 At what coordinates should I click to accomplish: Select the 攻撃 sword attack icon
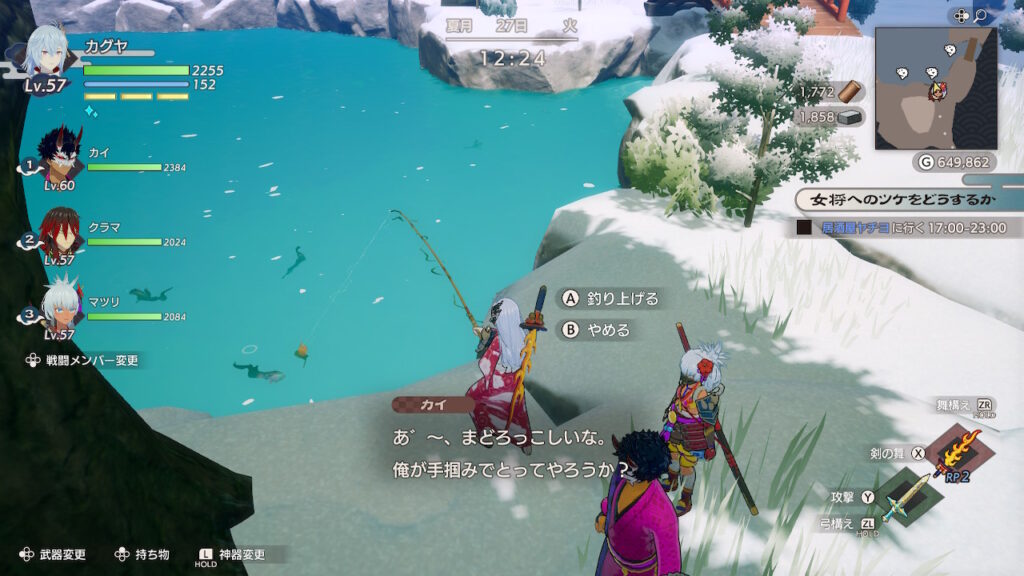907,496
